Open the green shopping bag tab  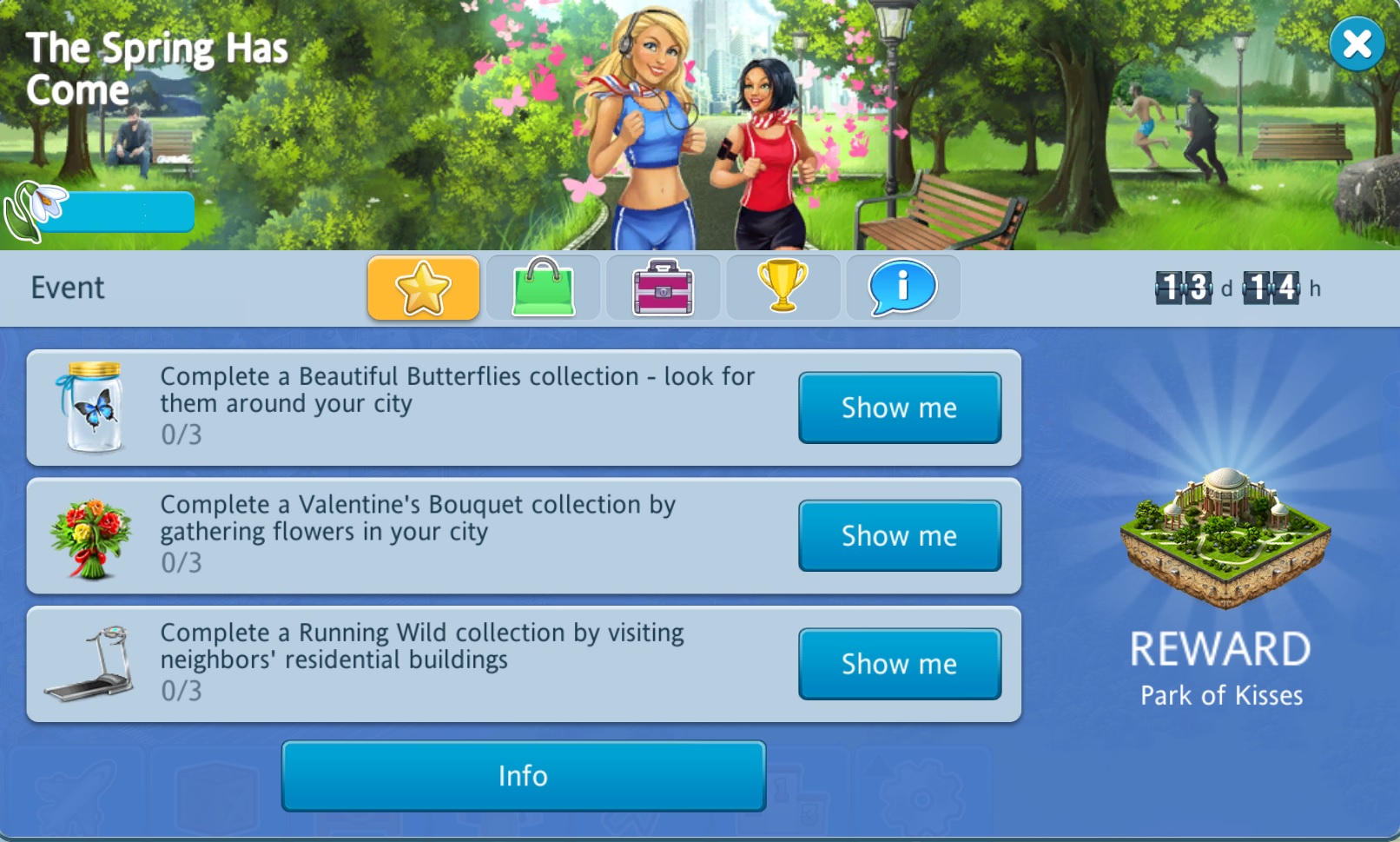(544, 288)
